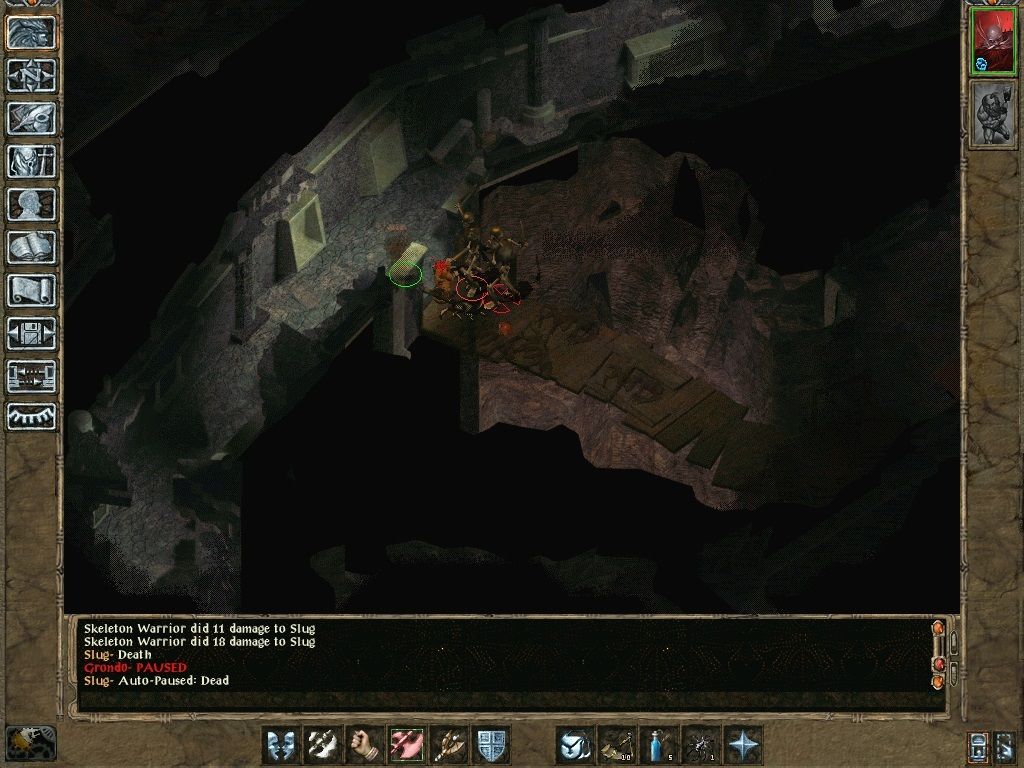1024x768 pixels.
Task: Use the spider quick item slot
Action: point(701,745)
